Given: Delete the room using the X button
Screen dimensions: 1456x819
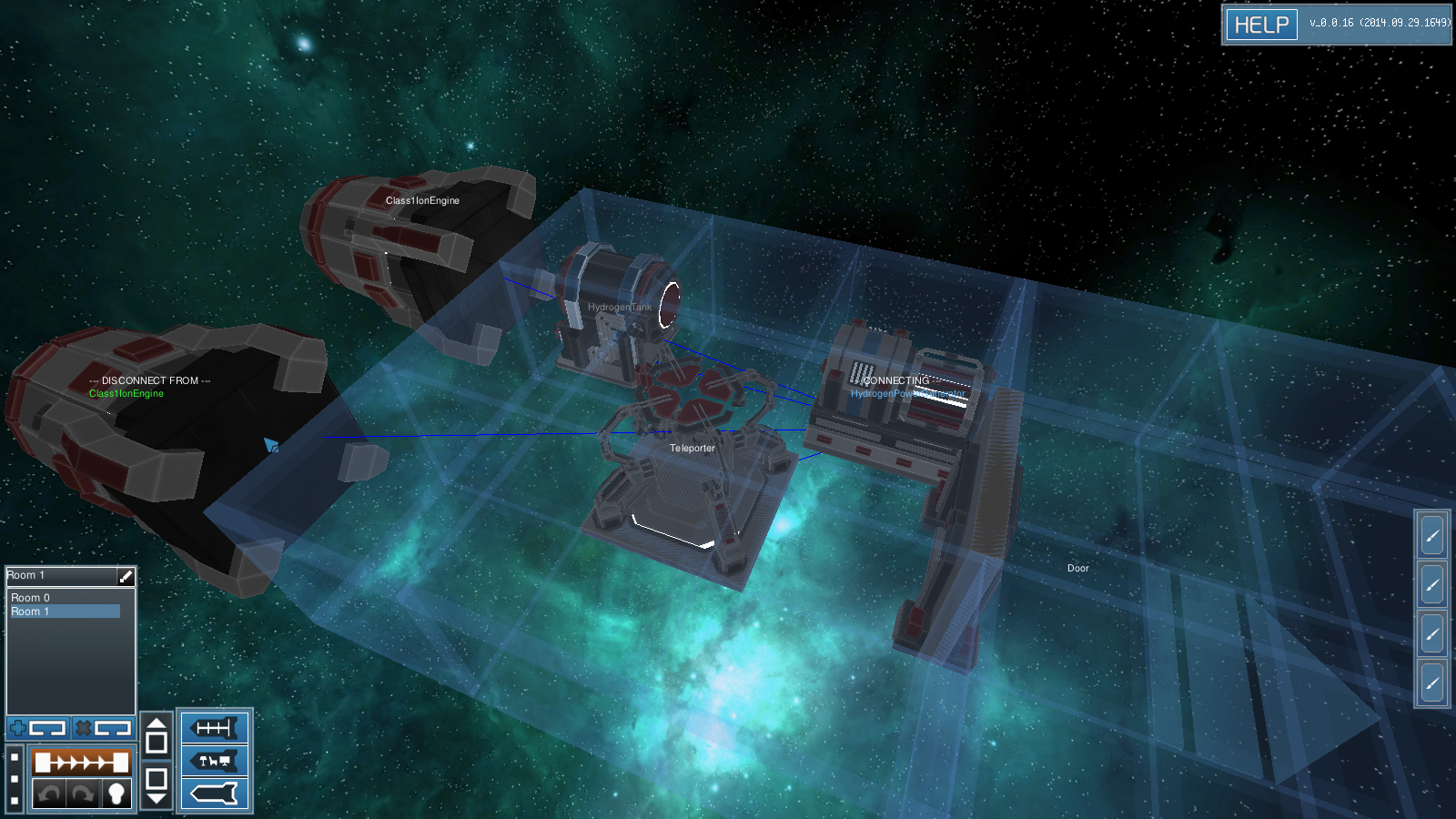Looking at the screenshot, I should [x=104, y=728].
